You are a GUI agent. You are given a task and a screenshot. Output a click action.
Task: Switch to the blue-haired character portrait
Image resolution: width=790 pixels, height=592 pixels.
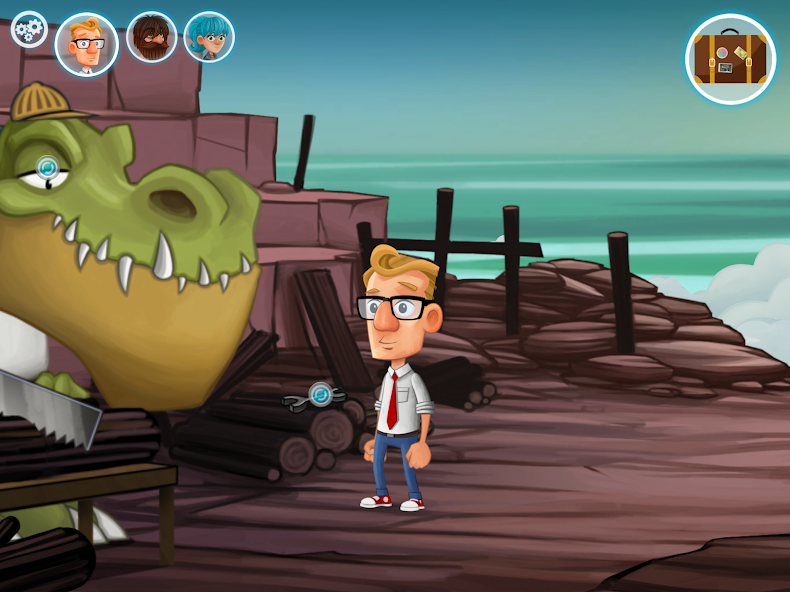[209, 38]
